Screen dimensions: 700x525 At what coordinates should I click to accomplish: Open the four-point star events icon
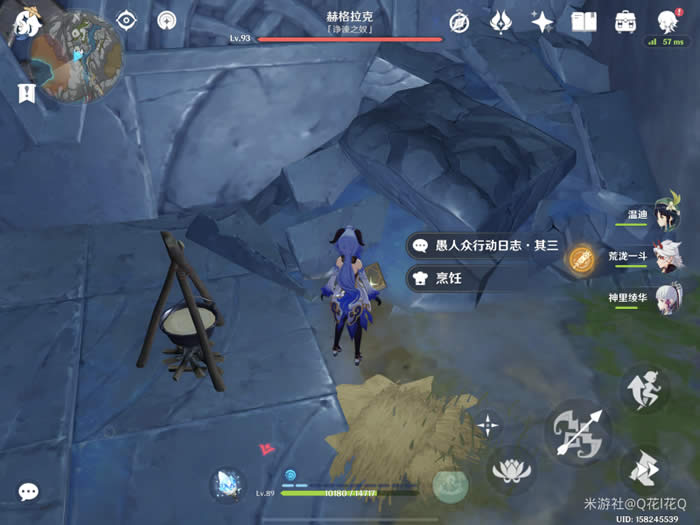point(542,22)
